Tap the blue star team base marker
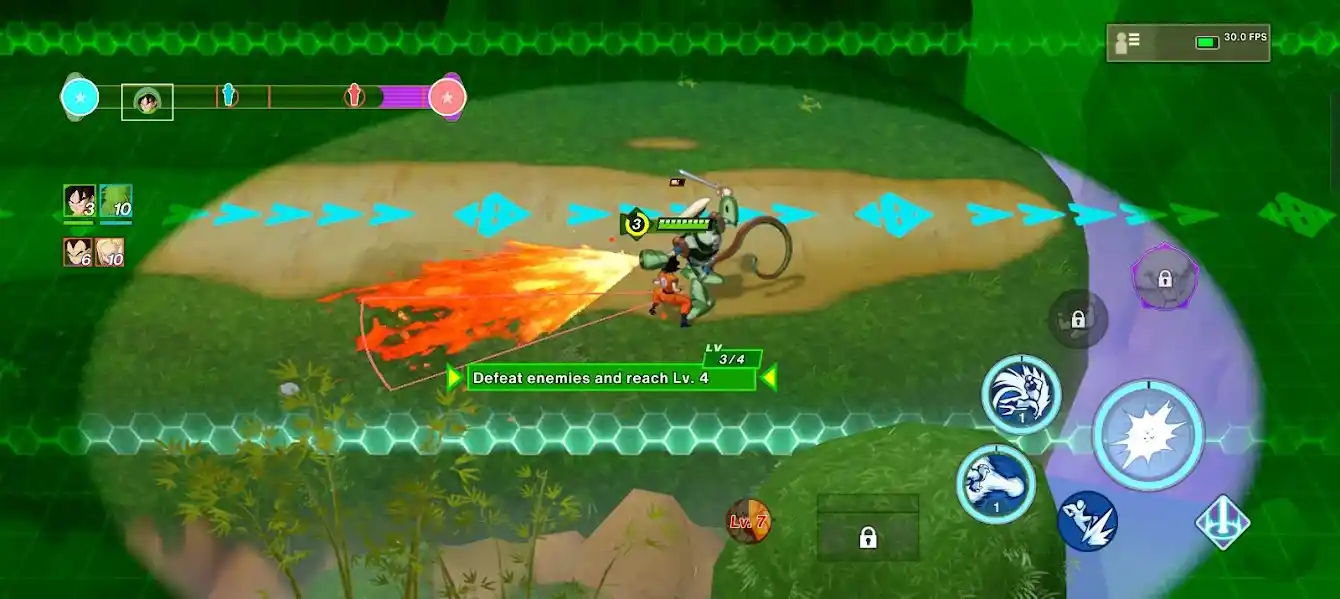The width and height of the screenshot is (1340, 599). click(x=80, y=97)
